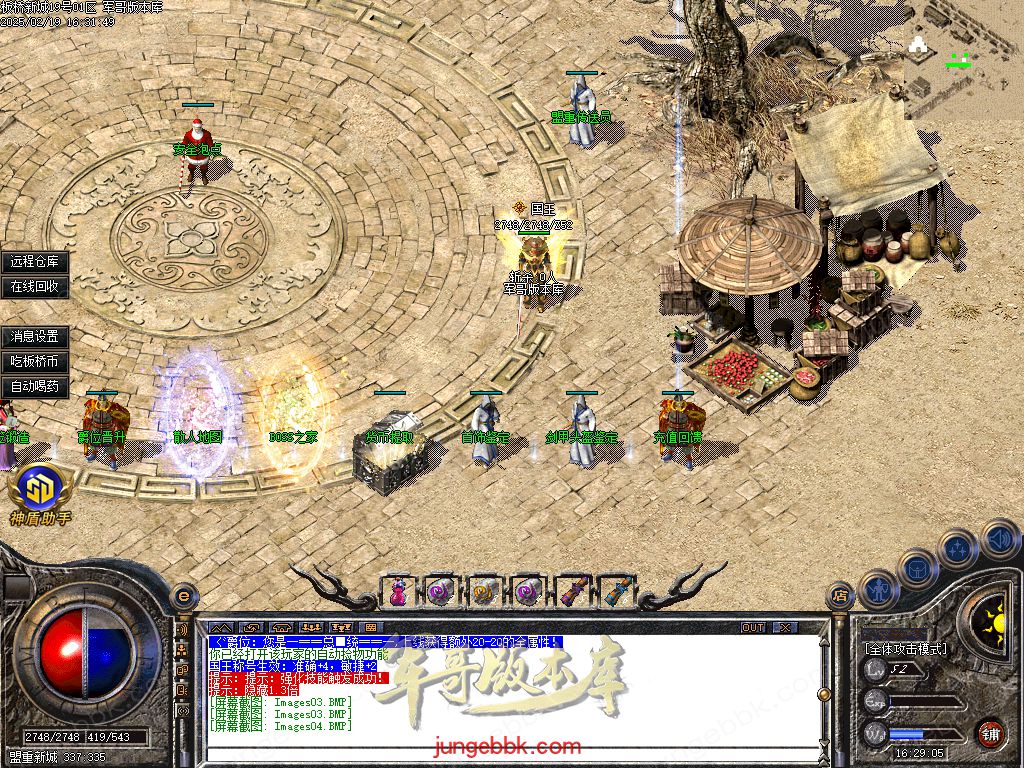Open 消息设置 message settings
The width and height of the screenshot is (1024, 768).
pyautogui.click(x=35, y=337)
